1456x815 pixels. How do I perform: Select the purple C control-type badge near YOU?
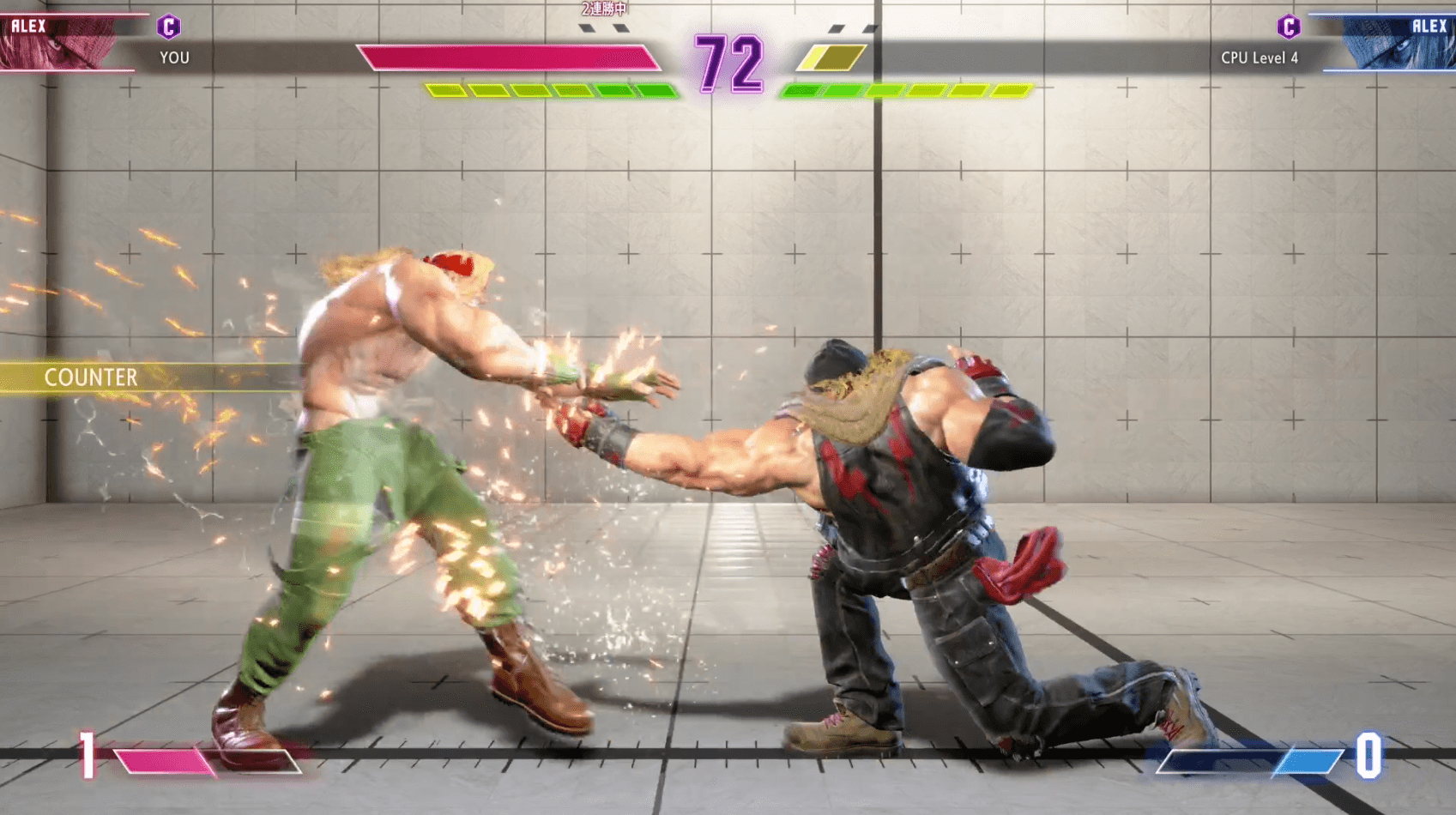(170, 27)
